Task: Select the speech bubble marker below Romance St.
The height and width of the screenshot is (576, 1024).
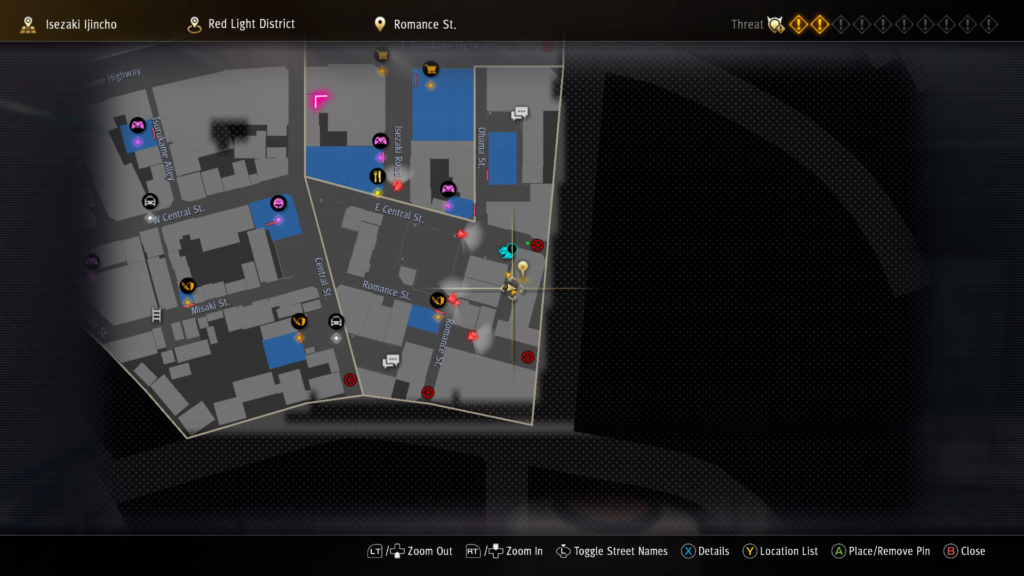Action: pyautogui.click(x=391, y=361)
